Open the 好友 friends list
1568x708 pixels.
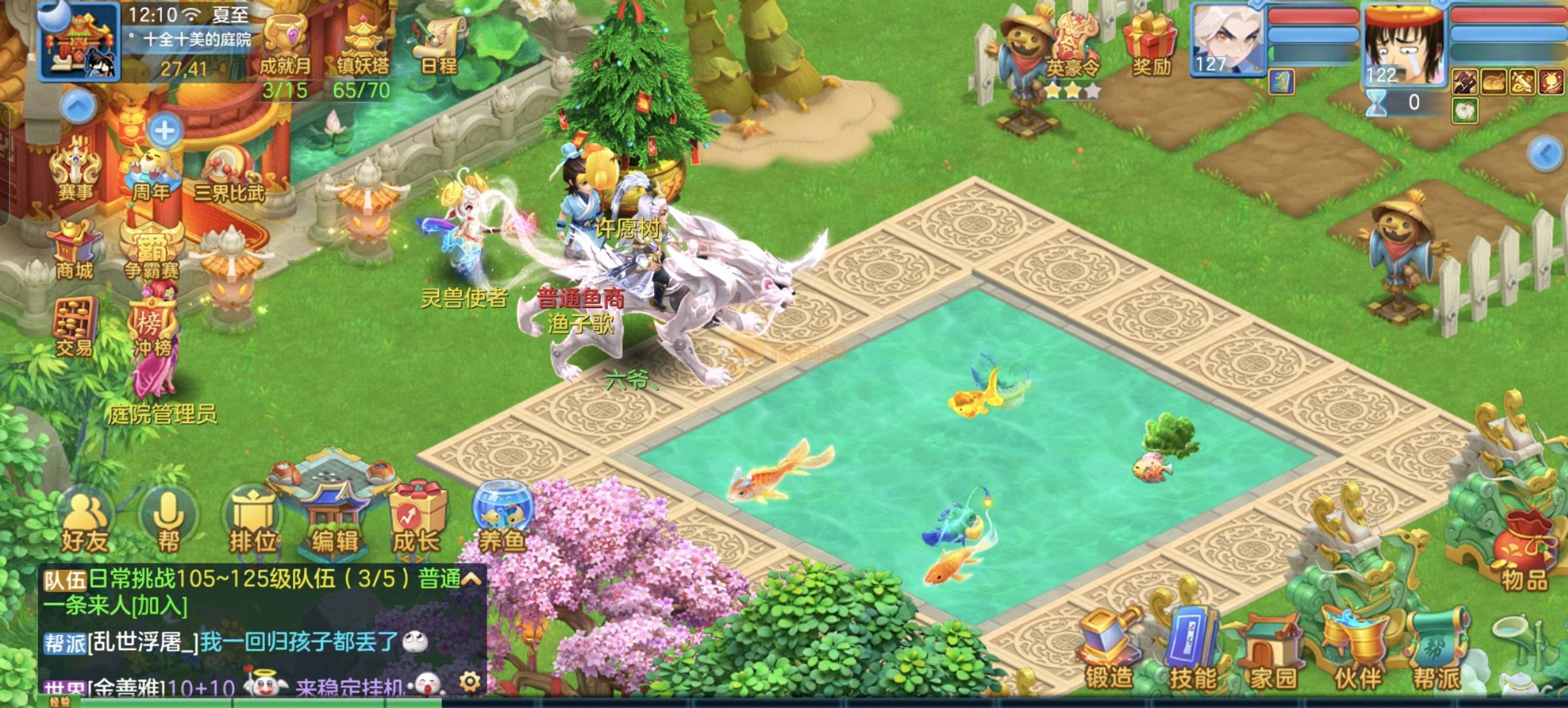click(x=85, y=522)
